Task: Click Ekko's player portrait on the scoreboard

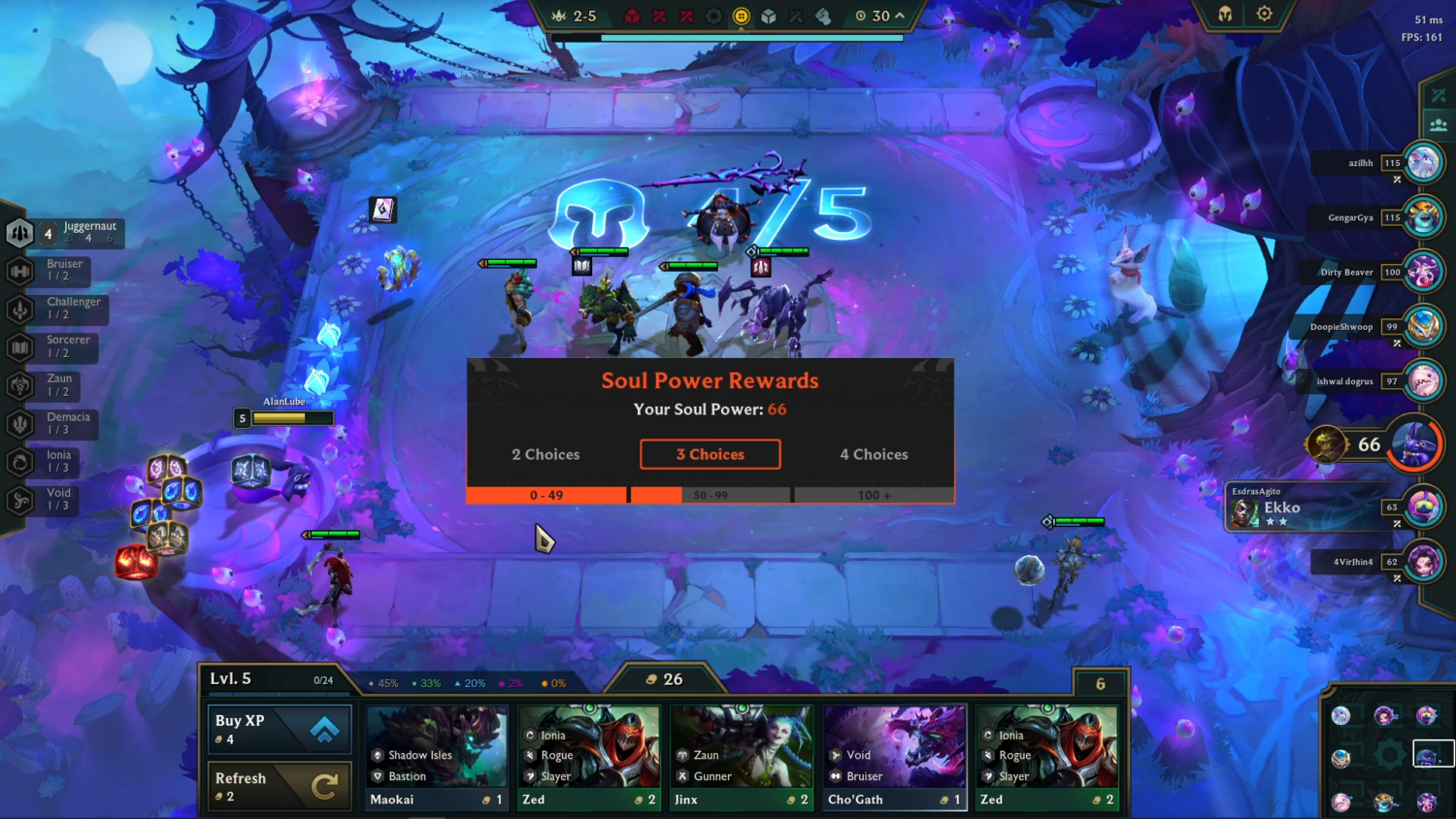Action: [1424, 507]
